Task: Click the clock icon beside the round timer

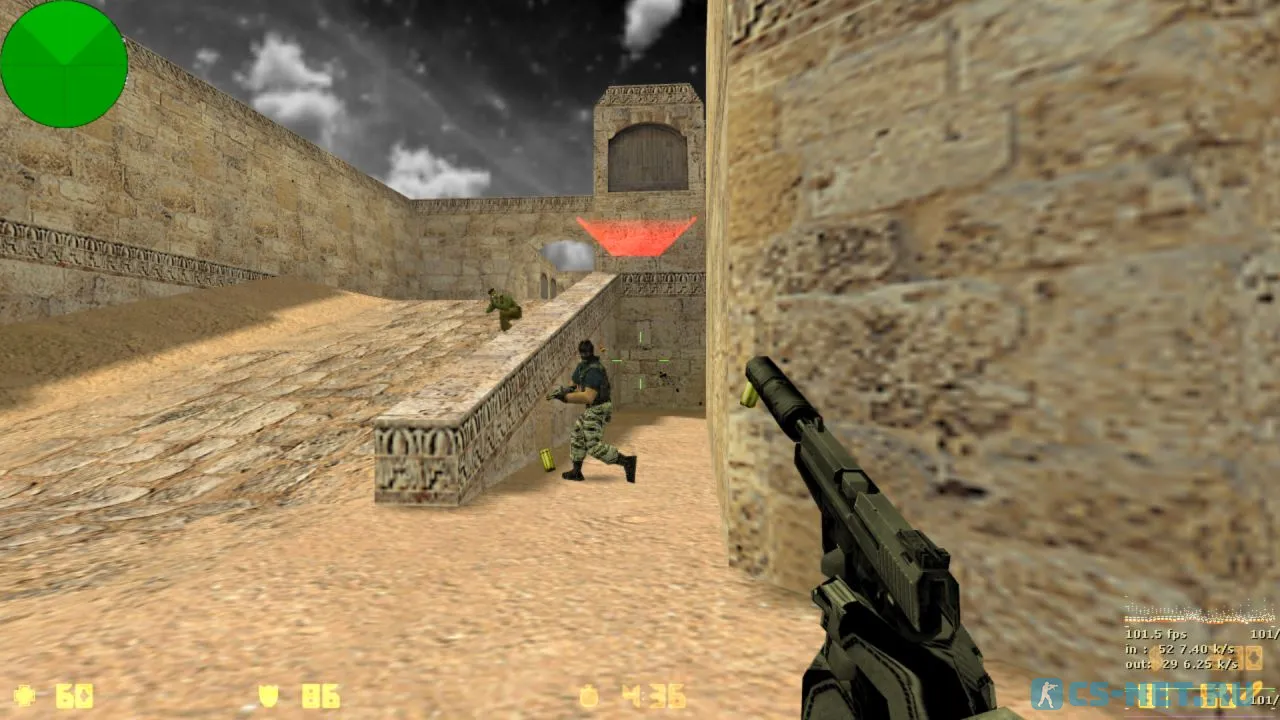Action: (x=587, y=695)
